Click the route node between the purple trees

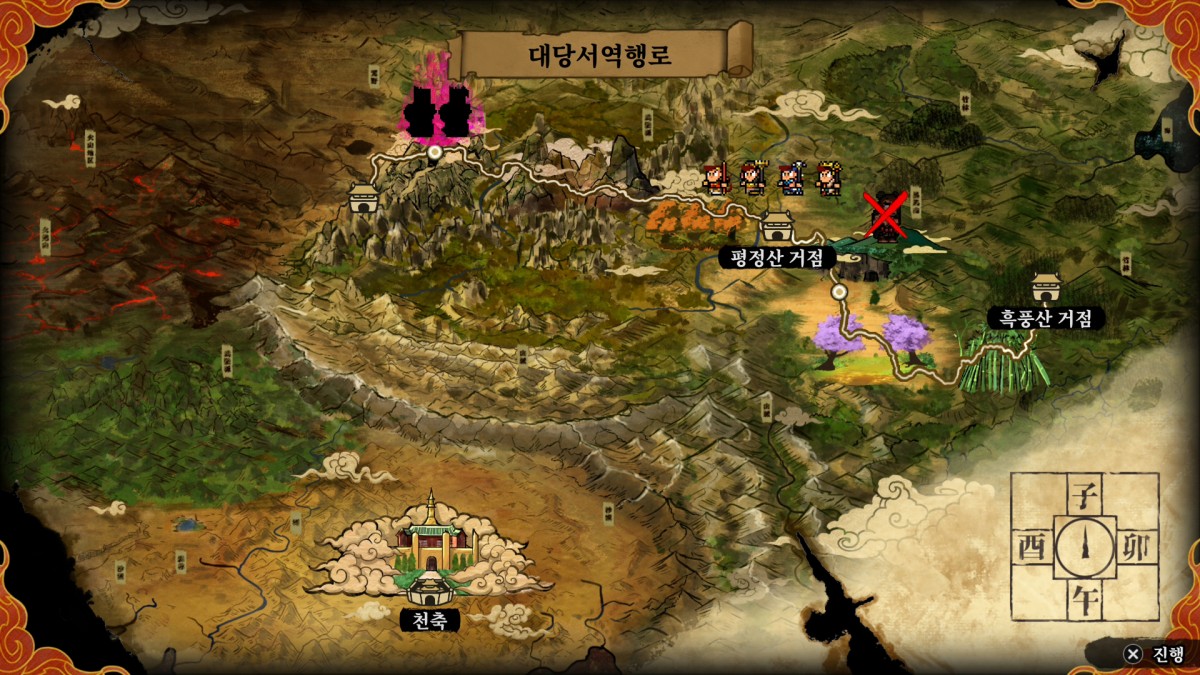pyautogui.click(x=840, y=291)
